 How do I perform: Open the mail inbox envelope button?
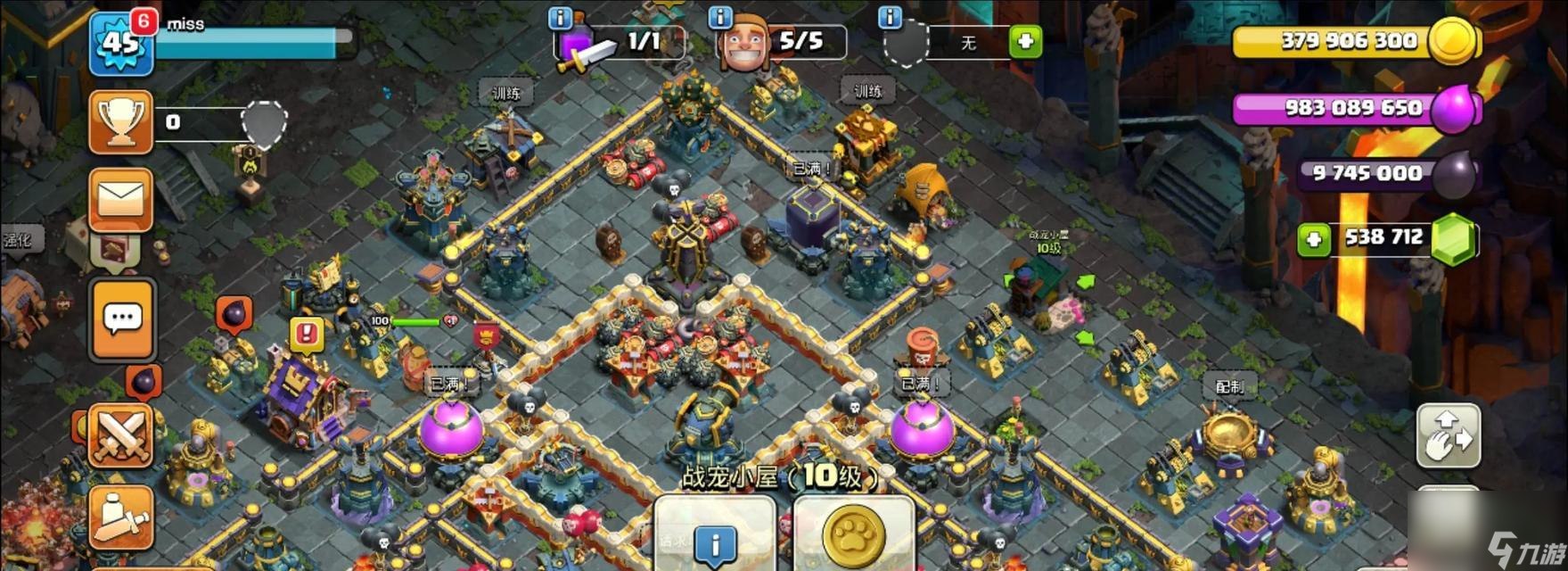121,199
